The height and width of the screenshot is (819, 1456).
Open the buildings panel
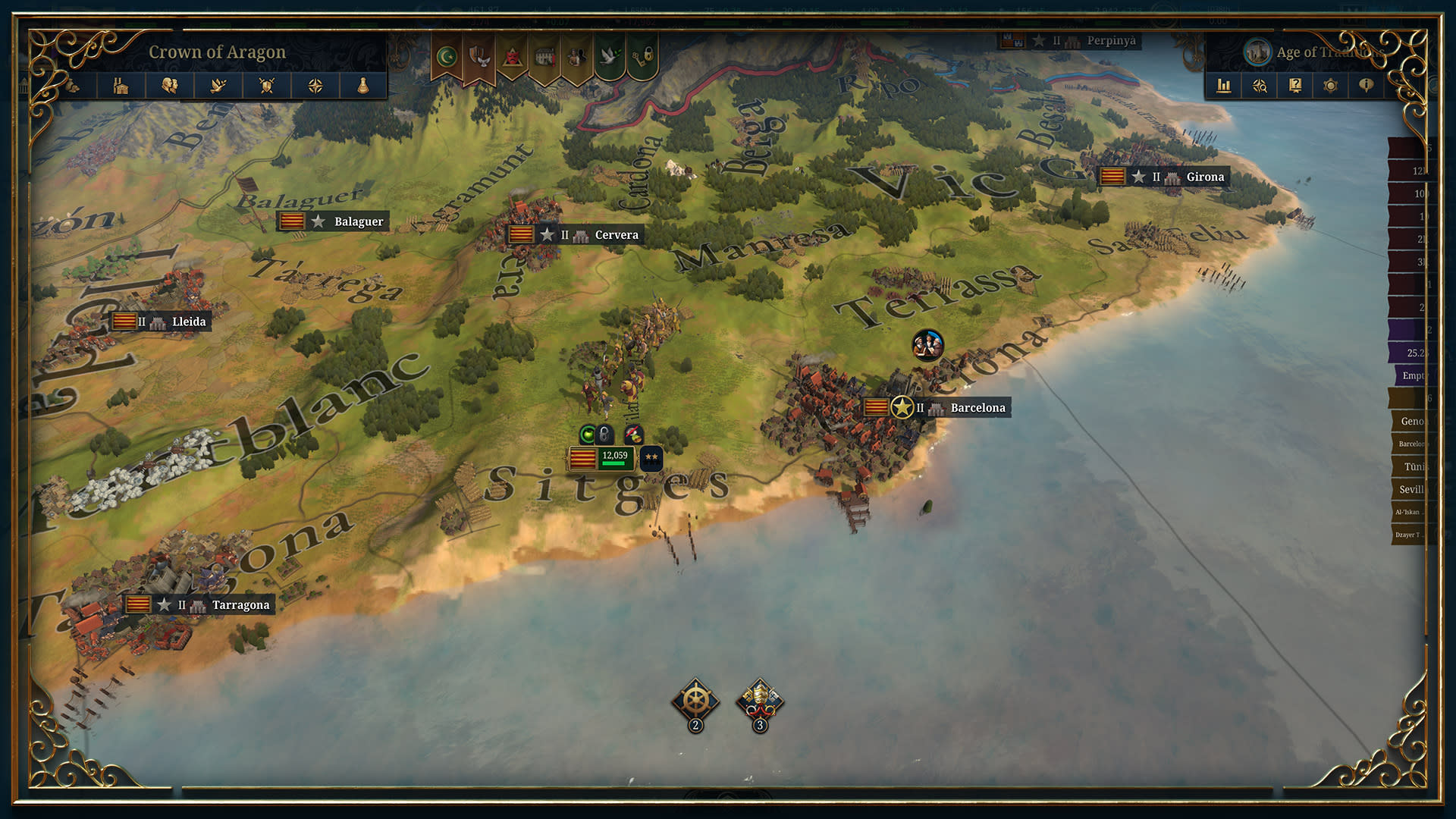[122, 86]
